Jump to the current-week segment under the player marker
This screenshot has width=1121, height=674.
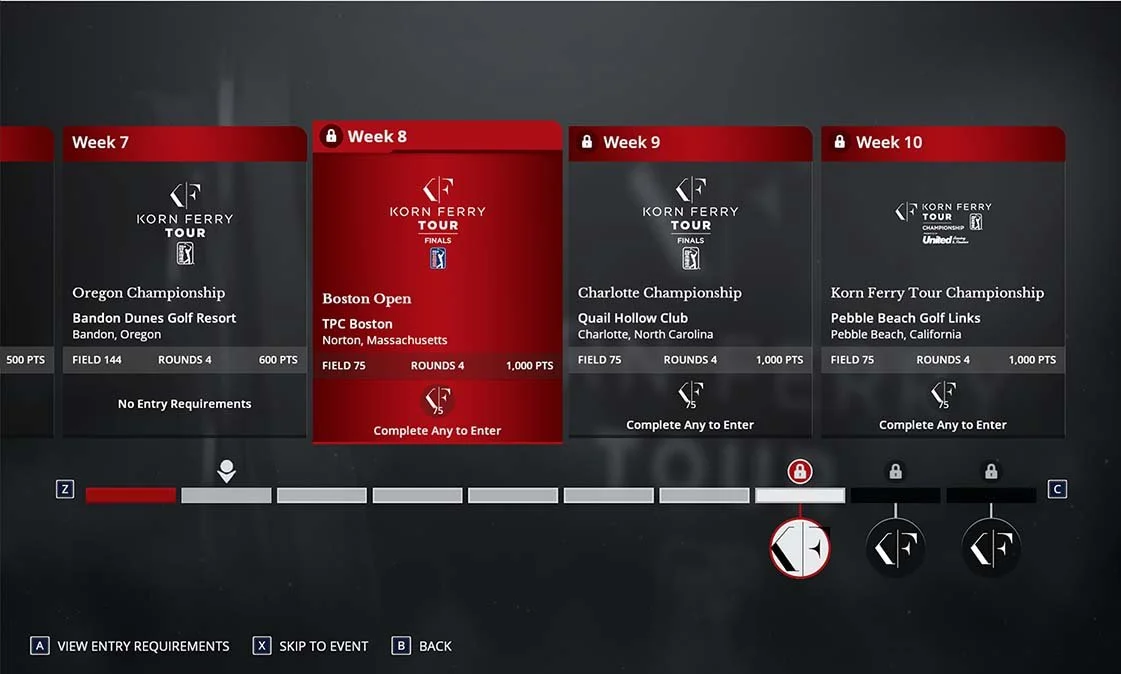tap(226, 495)
